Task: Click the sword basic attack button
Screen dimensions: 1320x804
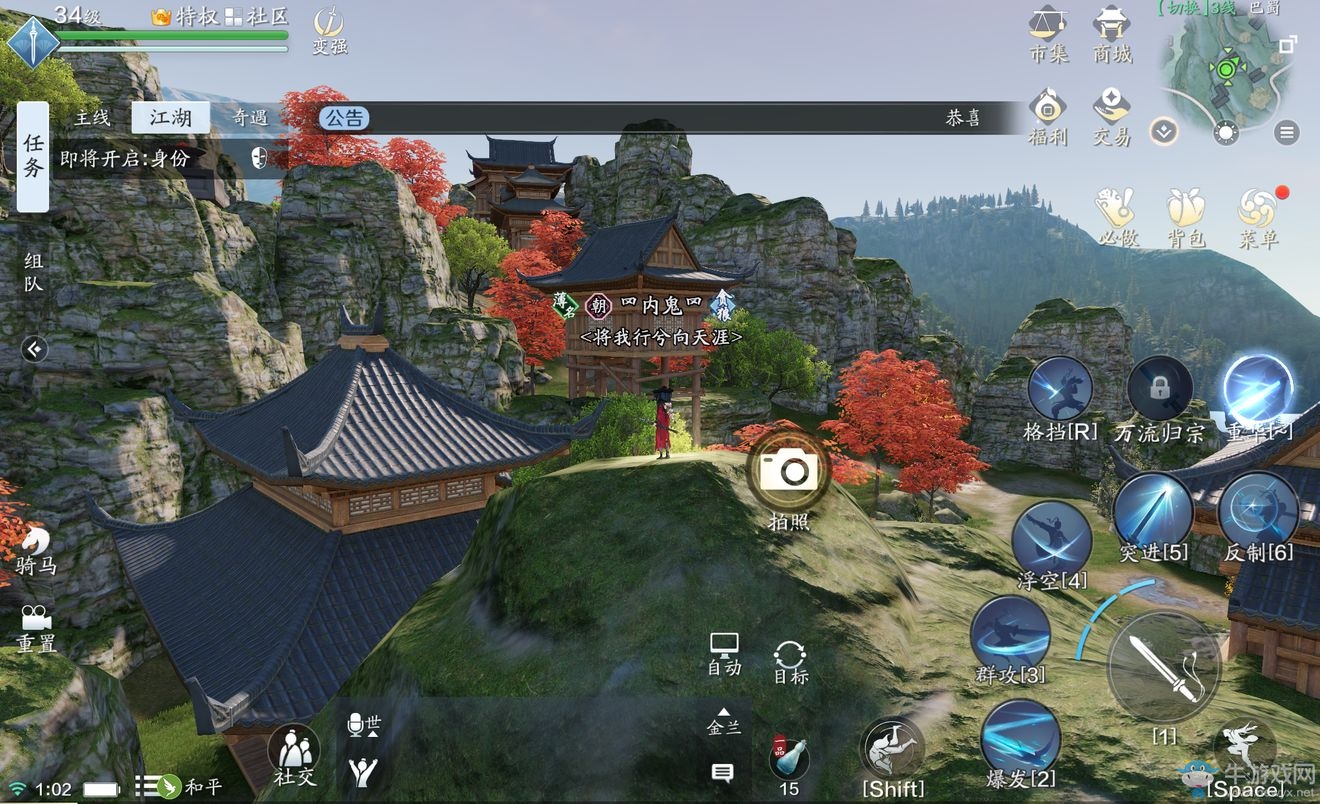Action: point(1164,666)
